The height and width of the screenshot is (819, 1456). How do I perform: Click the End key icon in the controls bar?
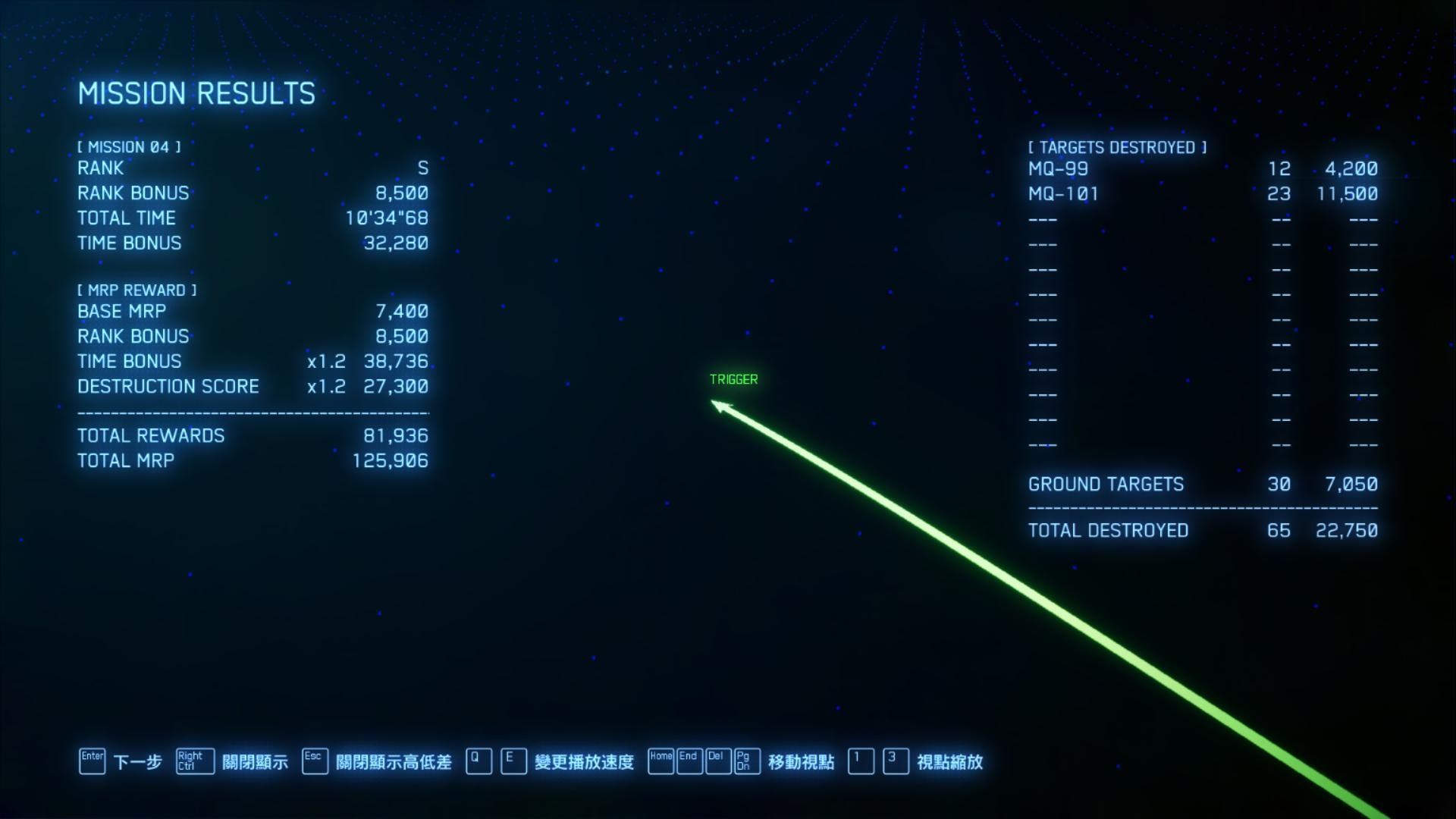[689, 761]
